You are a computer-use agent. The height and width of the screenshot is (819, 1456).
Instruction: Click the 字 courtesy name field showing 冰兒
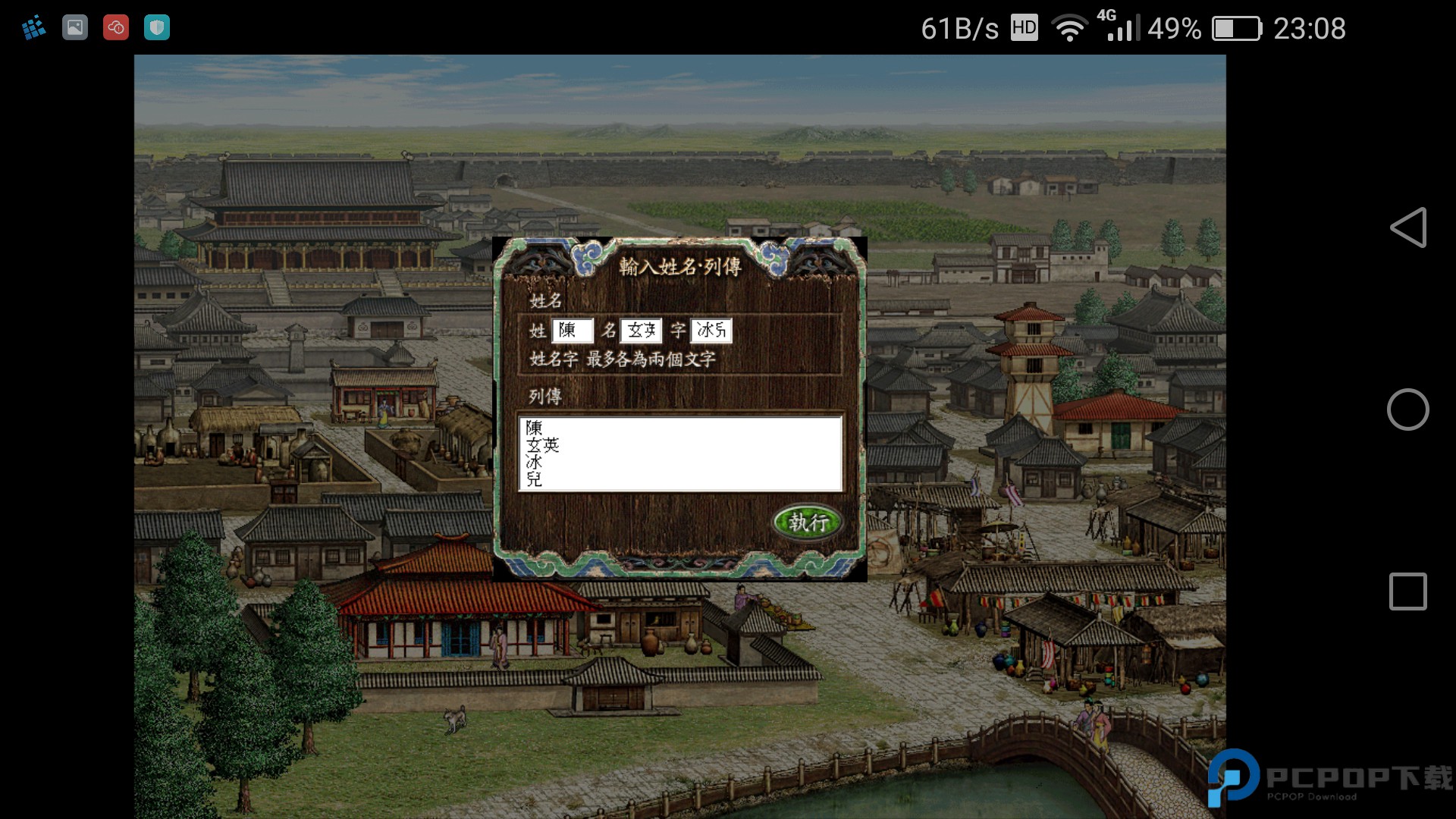711,330
